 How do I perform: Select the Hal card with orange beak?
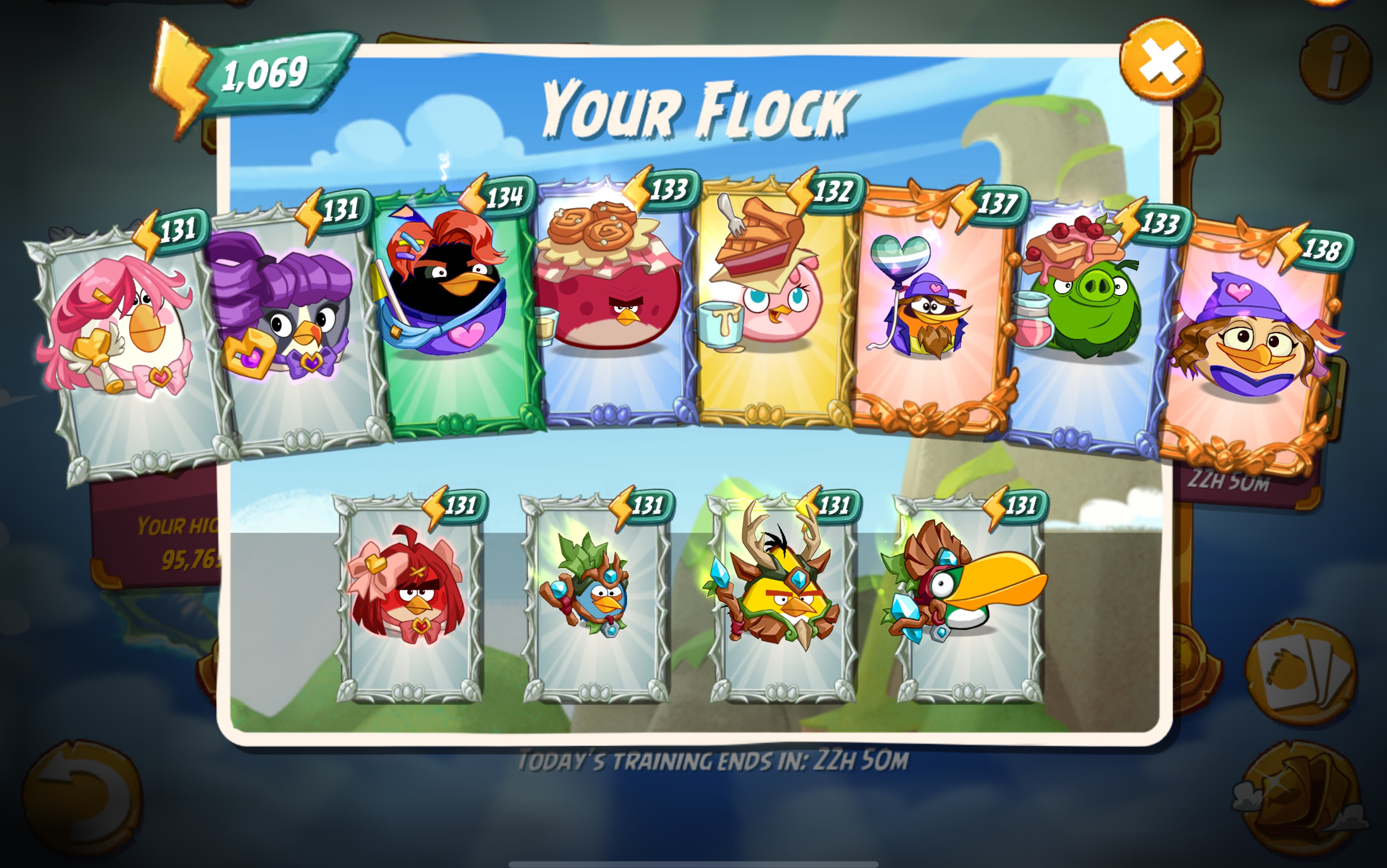click(x=969, y=597)
